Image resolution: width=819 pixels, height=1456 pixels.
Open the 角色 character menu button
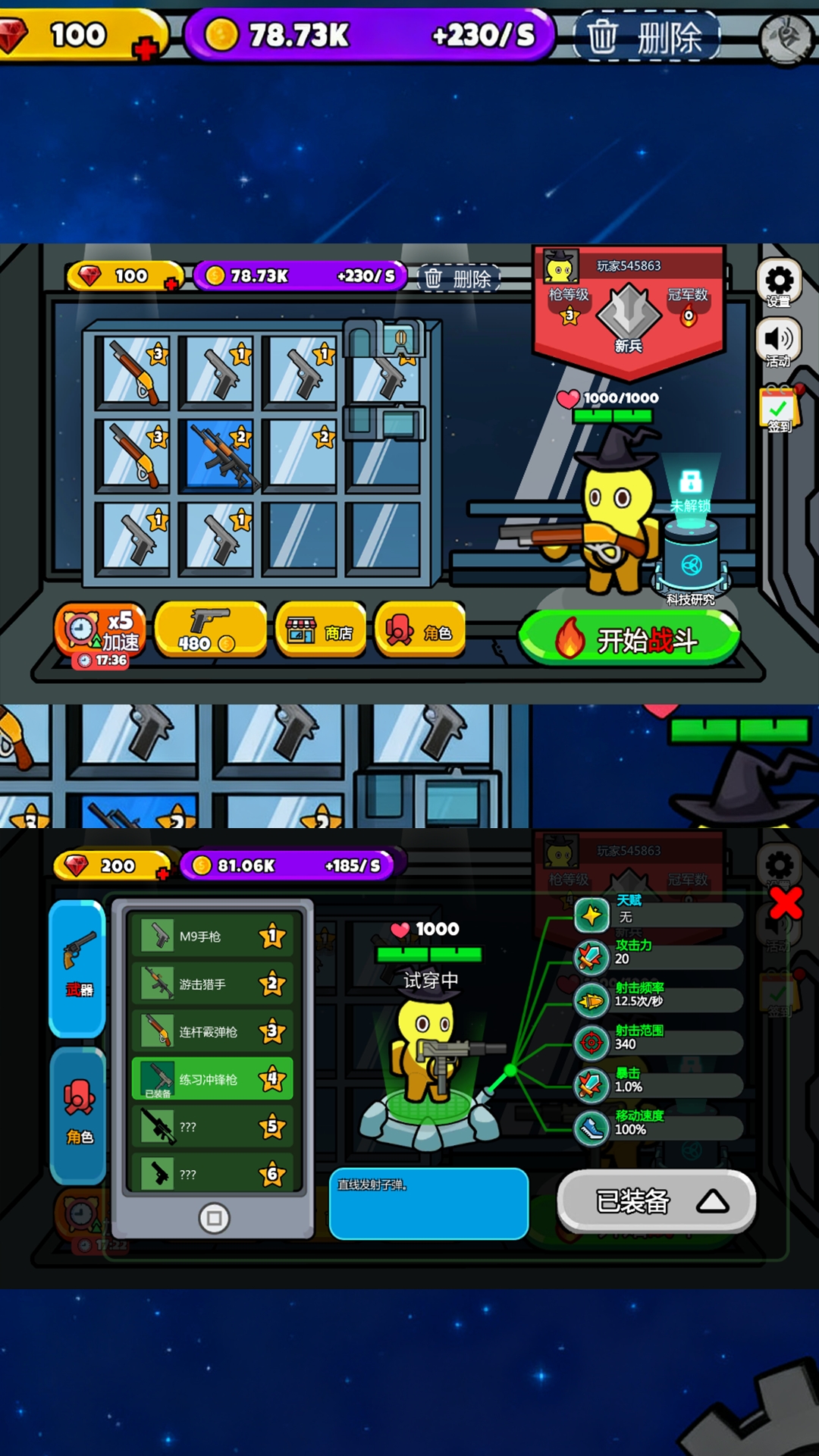pos(419,630)
